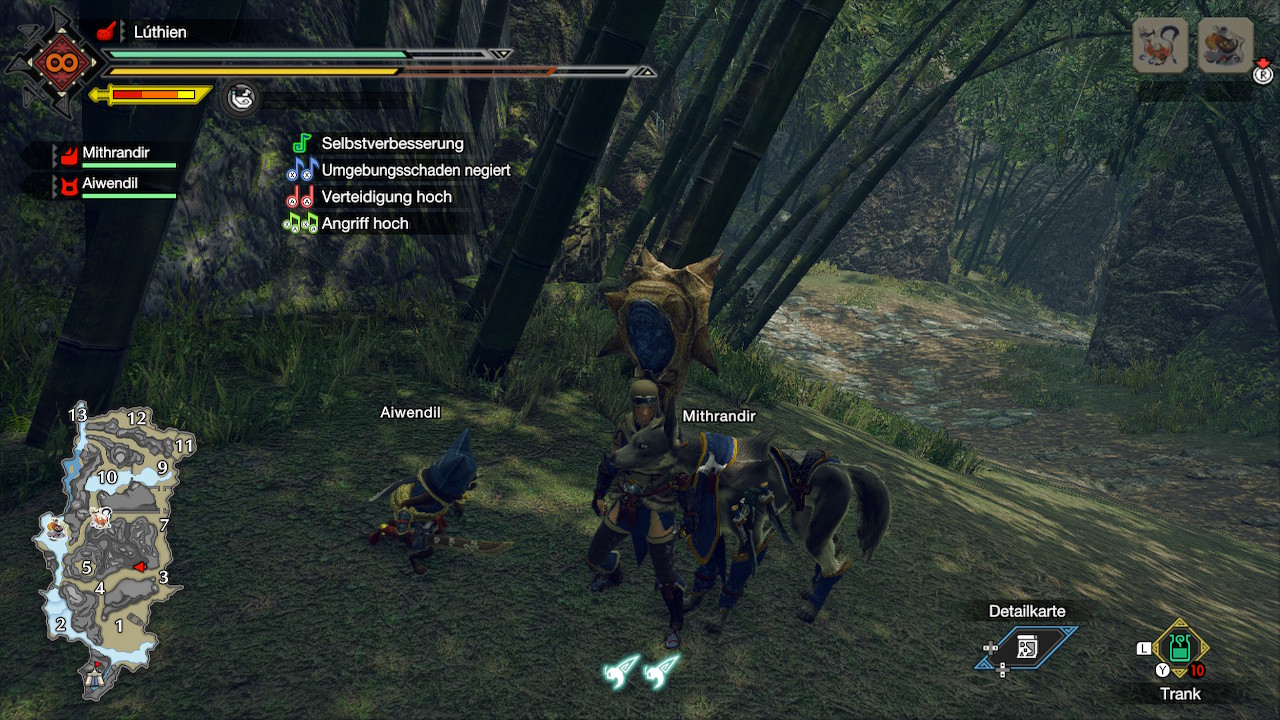
Task: Select party member Mithrandir in the list
Action: [115, 154]
